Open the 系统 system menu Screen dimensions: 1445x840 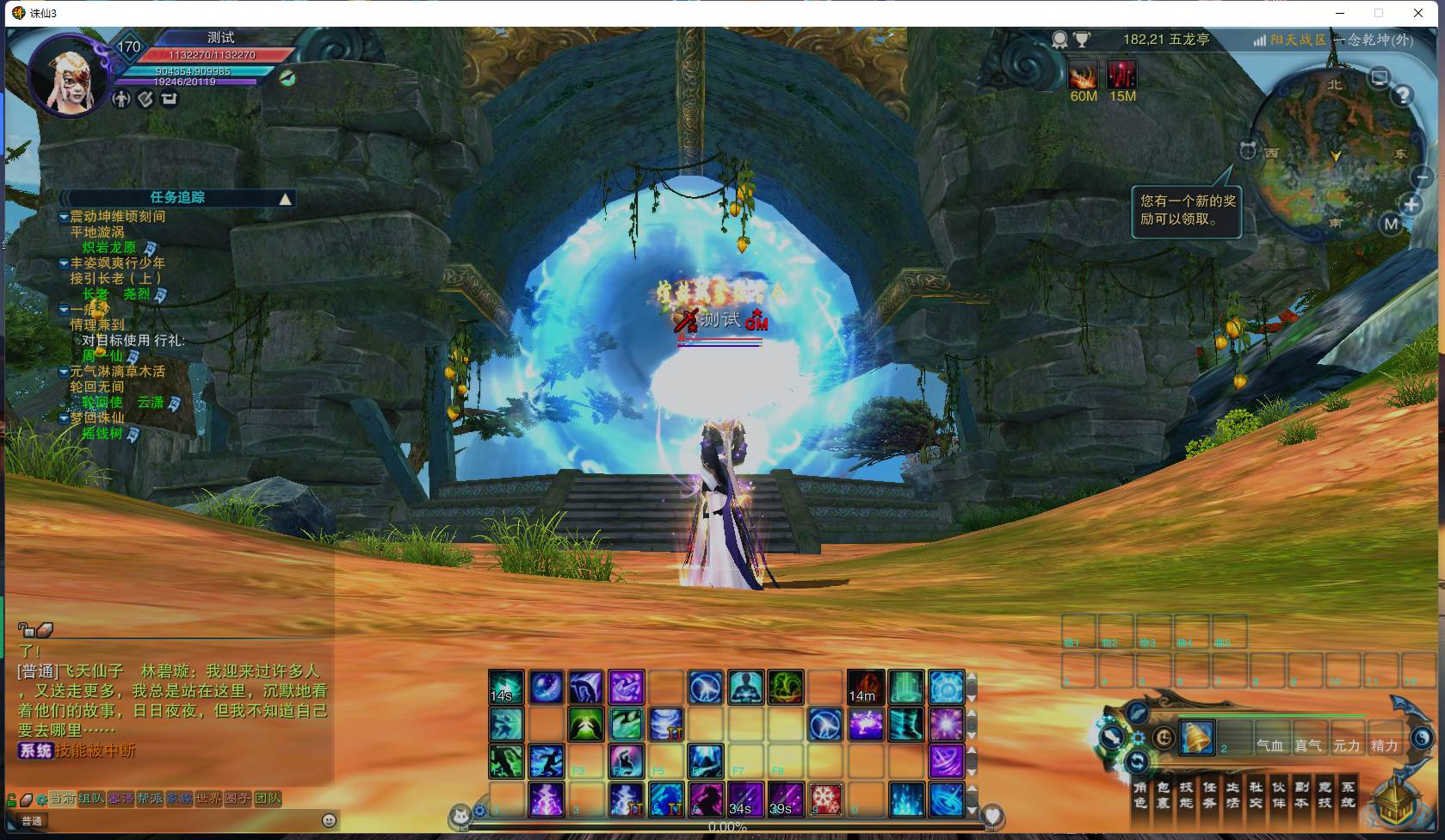(1348, 794)
